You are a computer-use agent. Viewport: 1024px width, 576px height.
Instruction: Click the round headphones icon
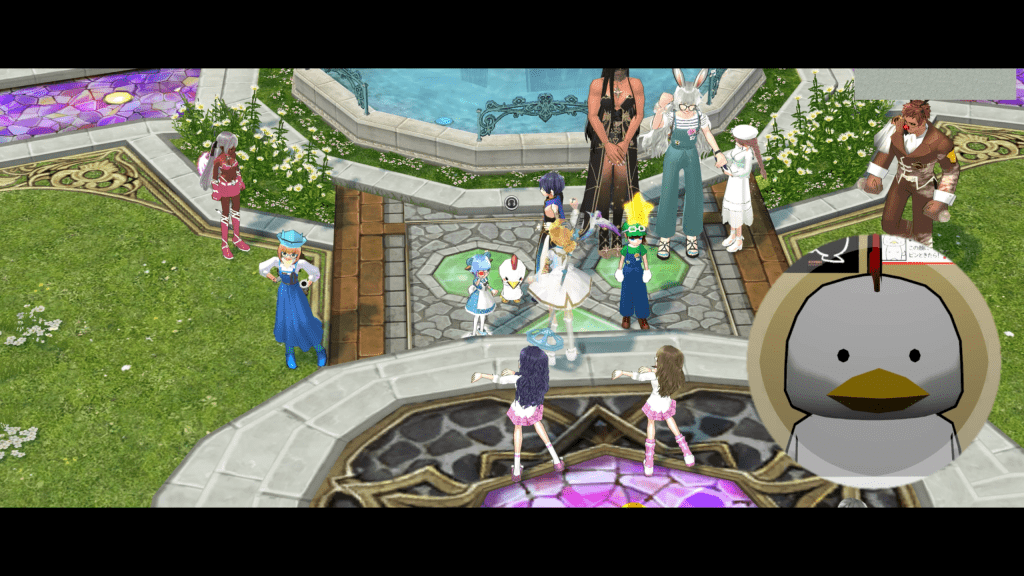(x=511, y=202)
